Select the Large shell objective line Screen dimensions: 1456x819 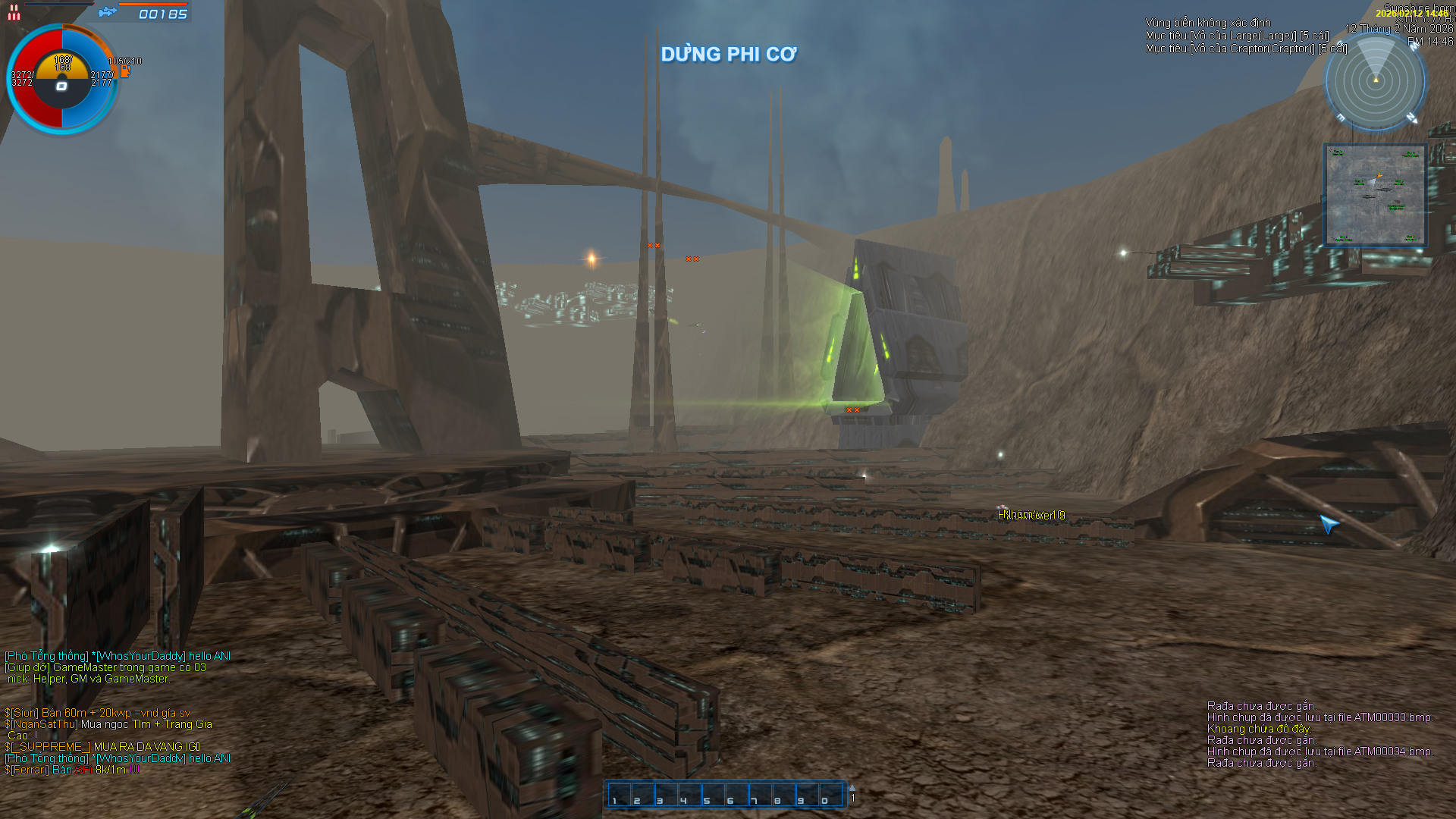coord(1237,36)
